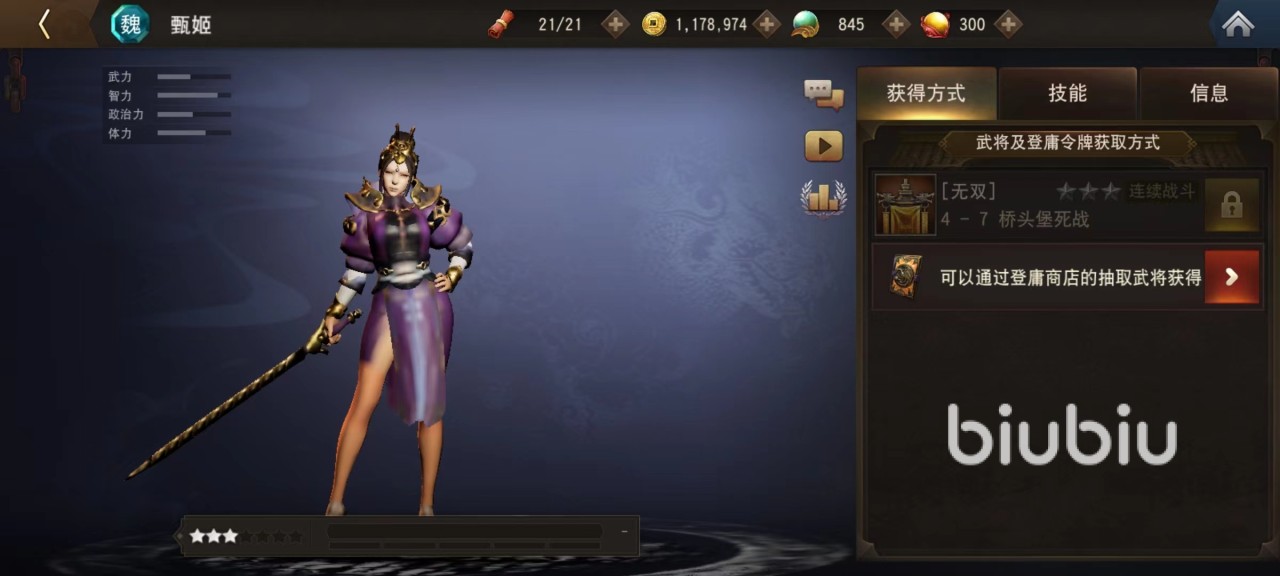This screenshot has height=576, width=1280.
Task: Add gold coins using the plus button
Action: point(767,24)
